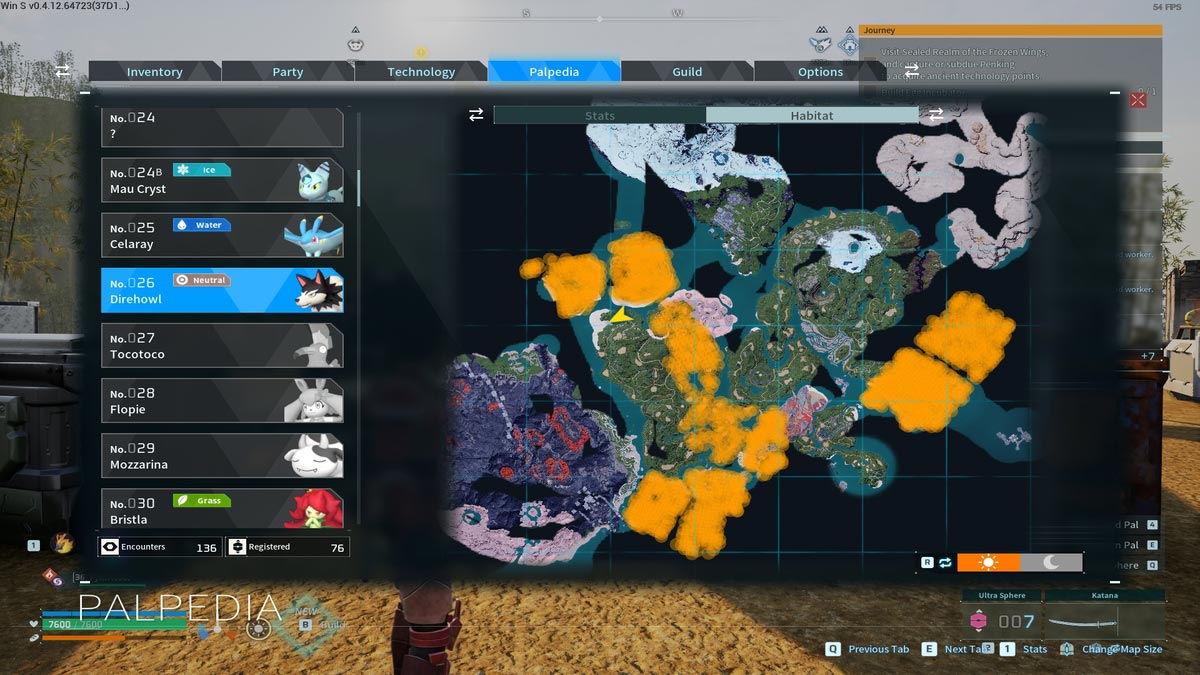Screen dimensions: 1200x675
Task: Open the Inventory tab
Action: click(x=154, y=72)
